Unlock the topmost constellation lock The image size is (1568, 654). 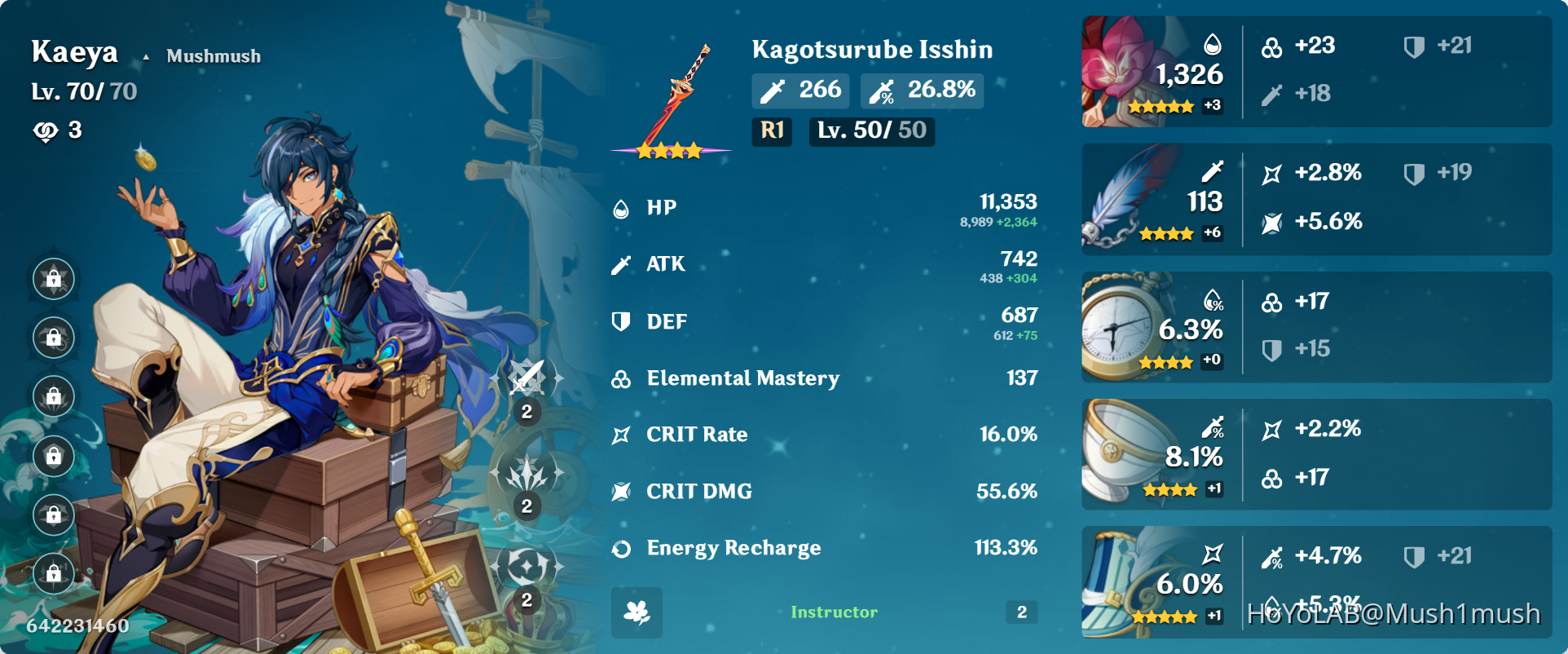[53, 278]
